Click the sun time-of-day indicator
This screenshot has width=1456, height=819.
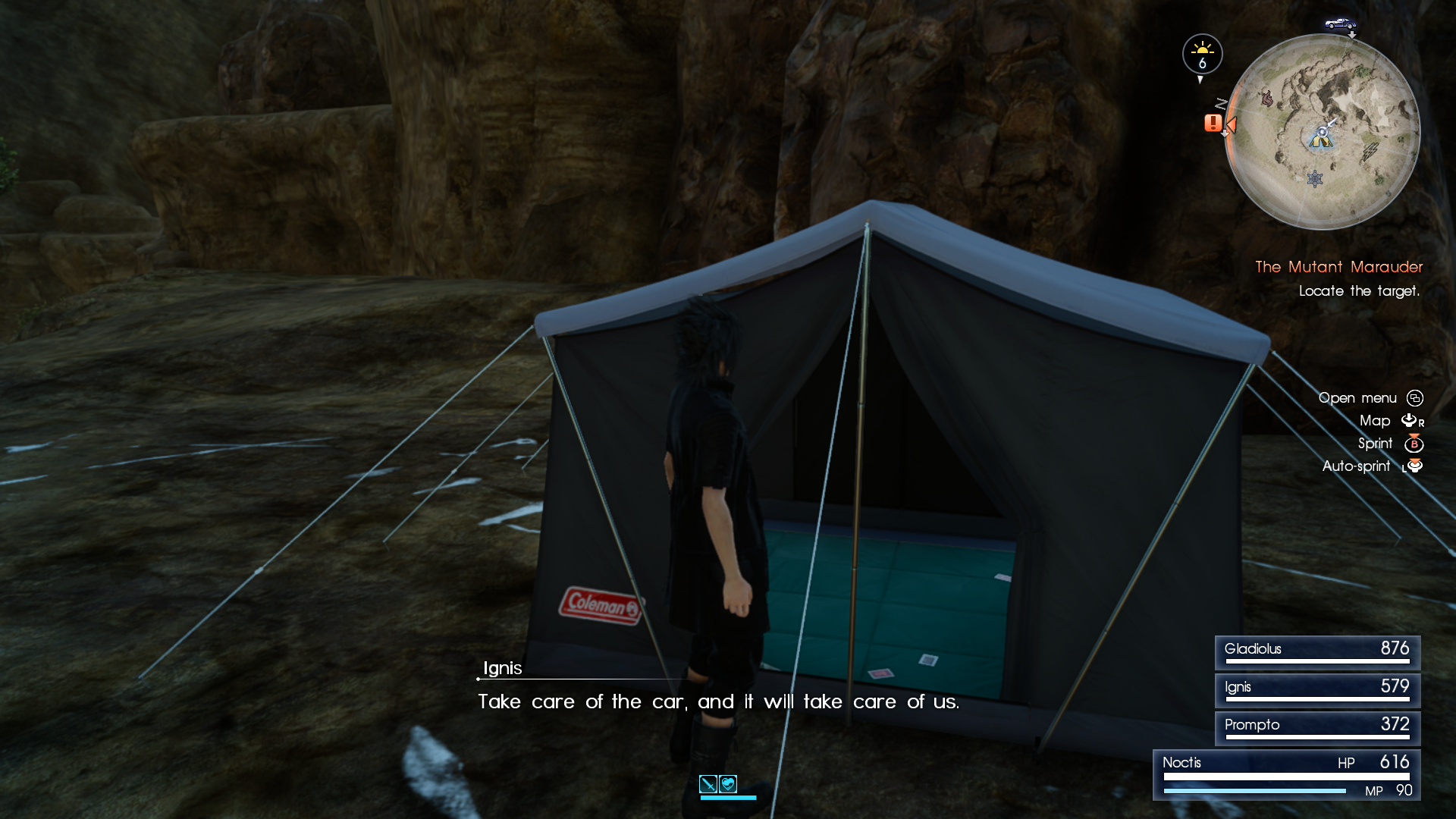pos(1202,55)
